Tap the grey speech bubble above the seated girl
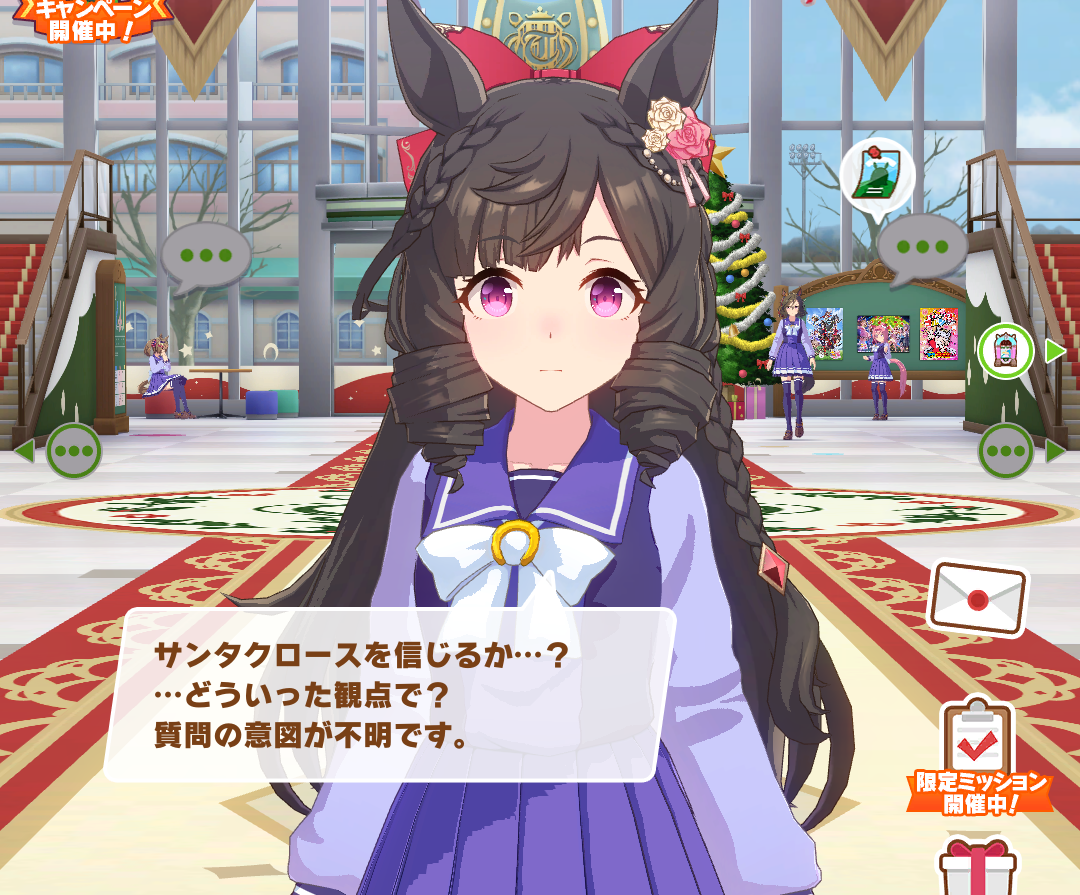This screenshot has width=1080, height=895. 206,255
